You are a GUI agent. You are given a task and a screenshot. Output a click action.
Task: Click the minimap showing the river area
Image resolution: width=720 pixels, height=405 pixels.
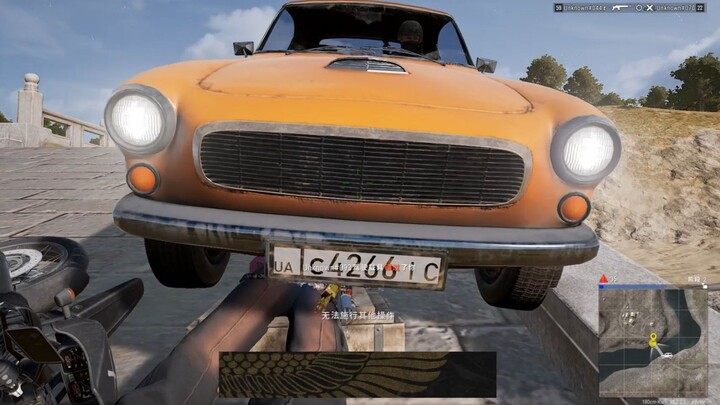point(653,342)
